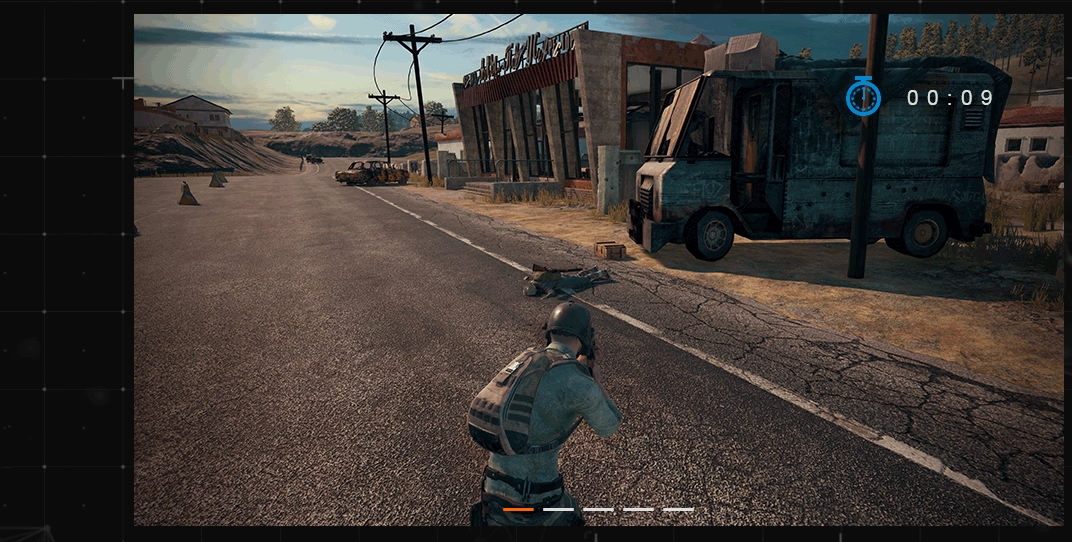Select the orange active slide indicator
Screen dimensions: 1072x542
(518, 509)
